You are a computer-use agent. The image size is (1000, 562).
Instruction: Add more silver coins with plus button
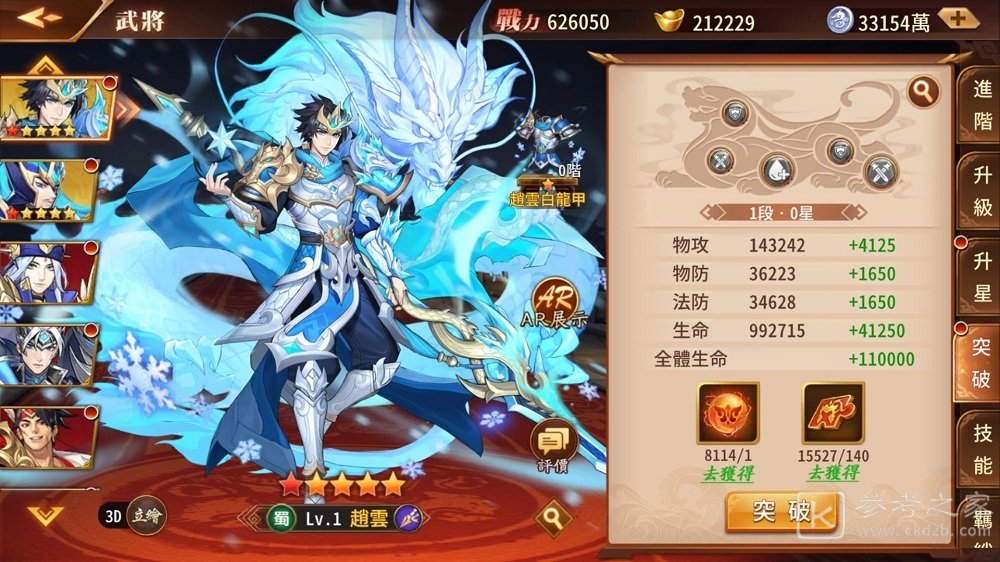click(956, 19)
